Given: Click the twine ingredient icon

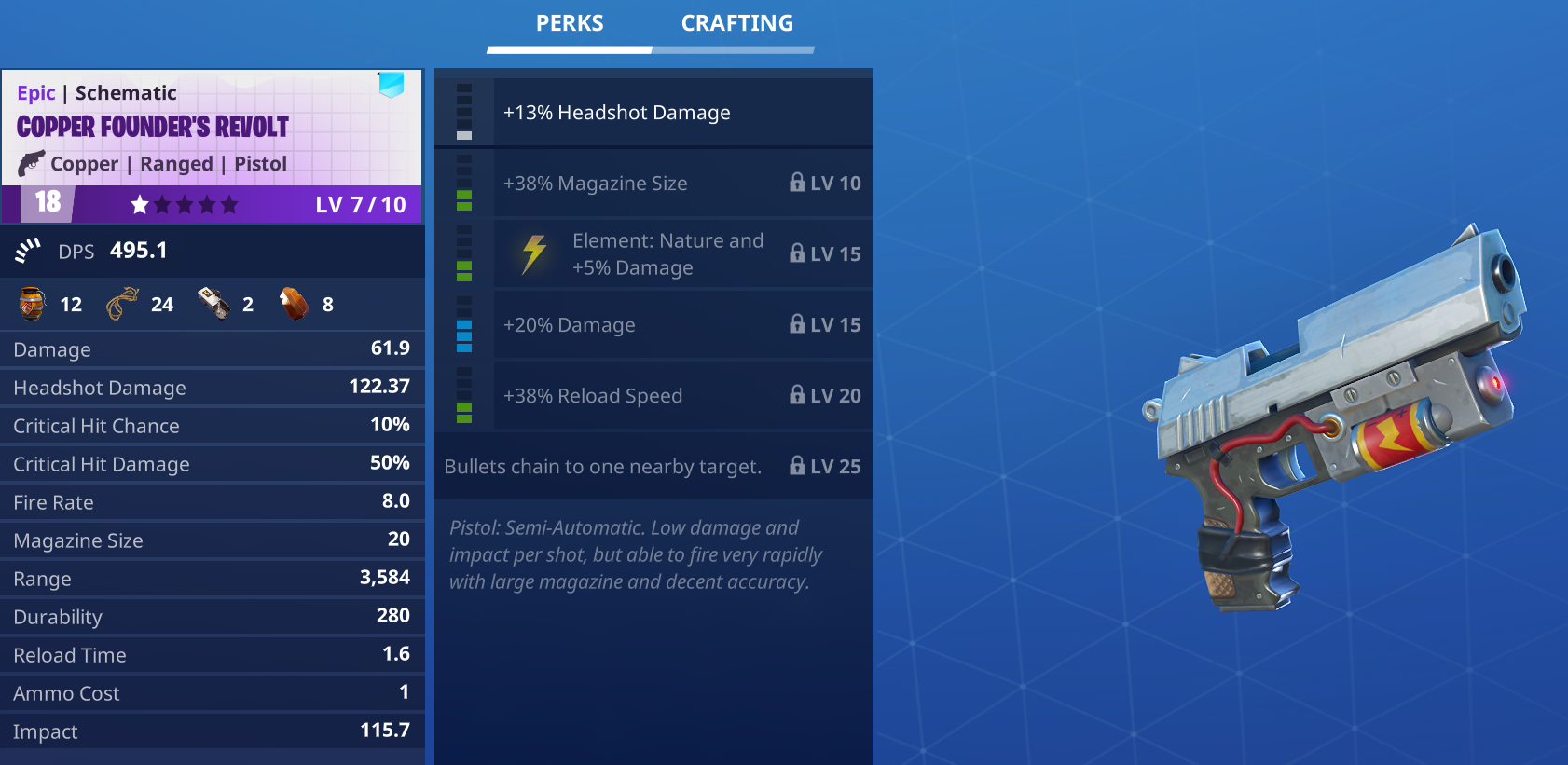Looking at the screenshot, I should pos(122,304).
